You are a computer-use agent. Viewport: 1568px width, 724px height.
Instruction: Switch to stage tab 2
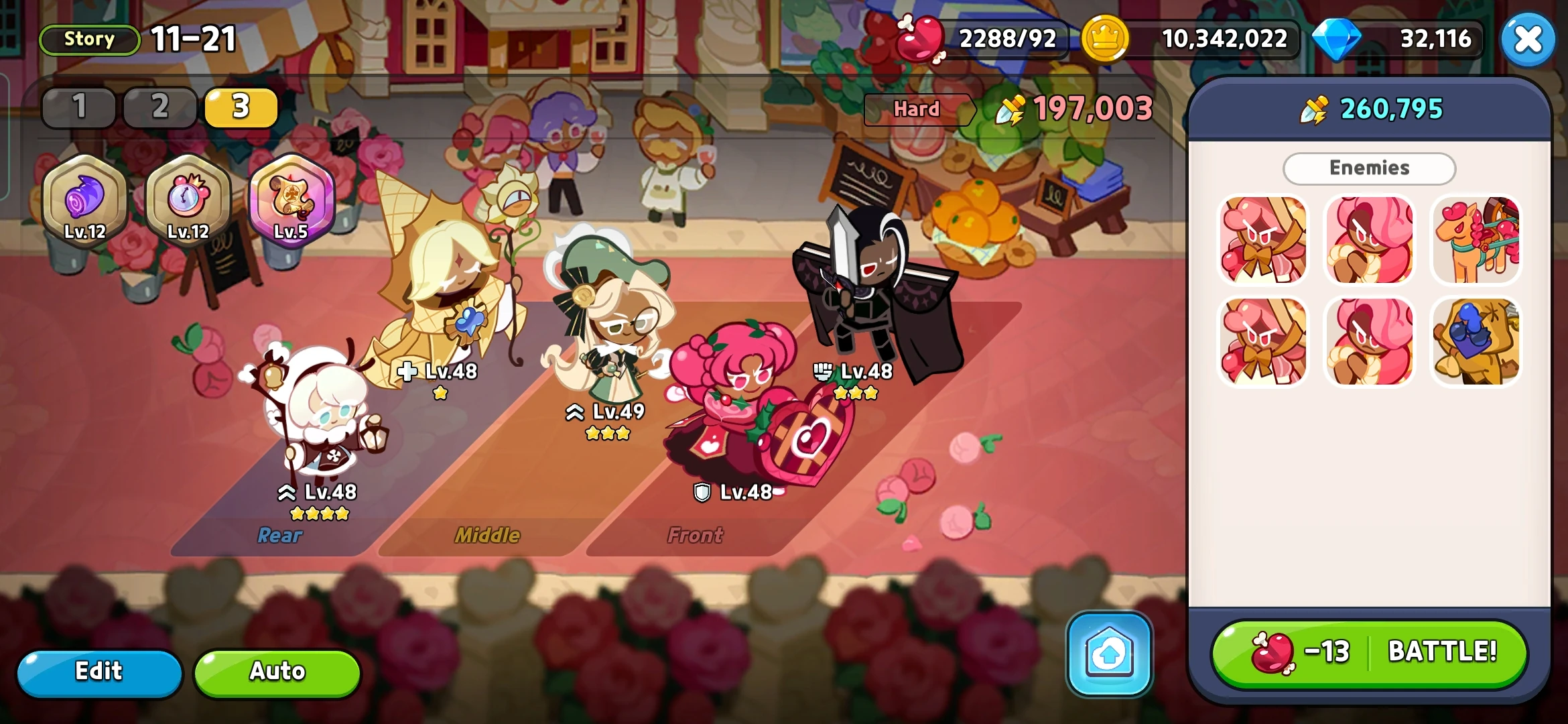pos(160,107)
